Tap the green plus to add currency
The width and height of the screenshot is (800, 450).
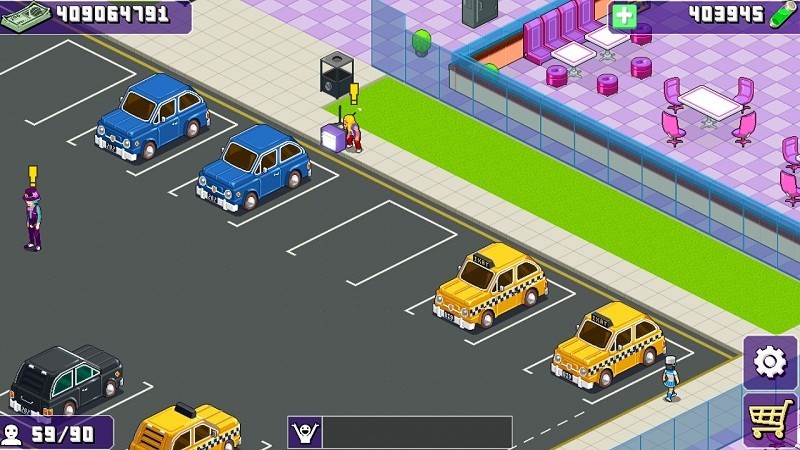point(624,16)
